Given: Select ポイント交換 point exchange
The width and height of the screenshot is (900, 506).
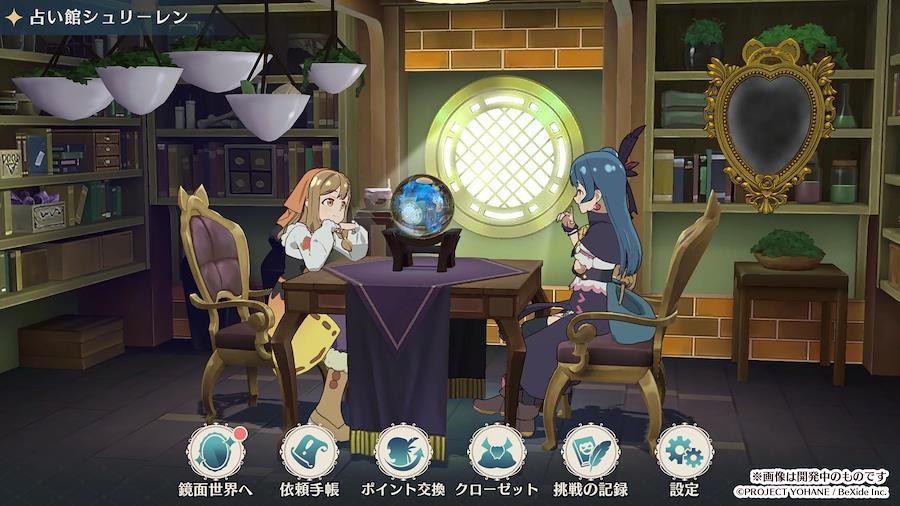Looking at the screenshot, I should point(403,452).
